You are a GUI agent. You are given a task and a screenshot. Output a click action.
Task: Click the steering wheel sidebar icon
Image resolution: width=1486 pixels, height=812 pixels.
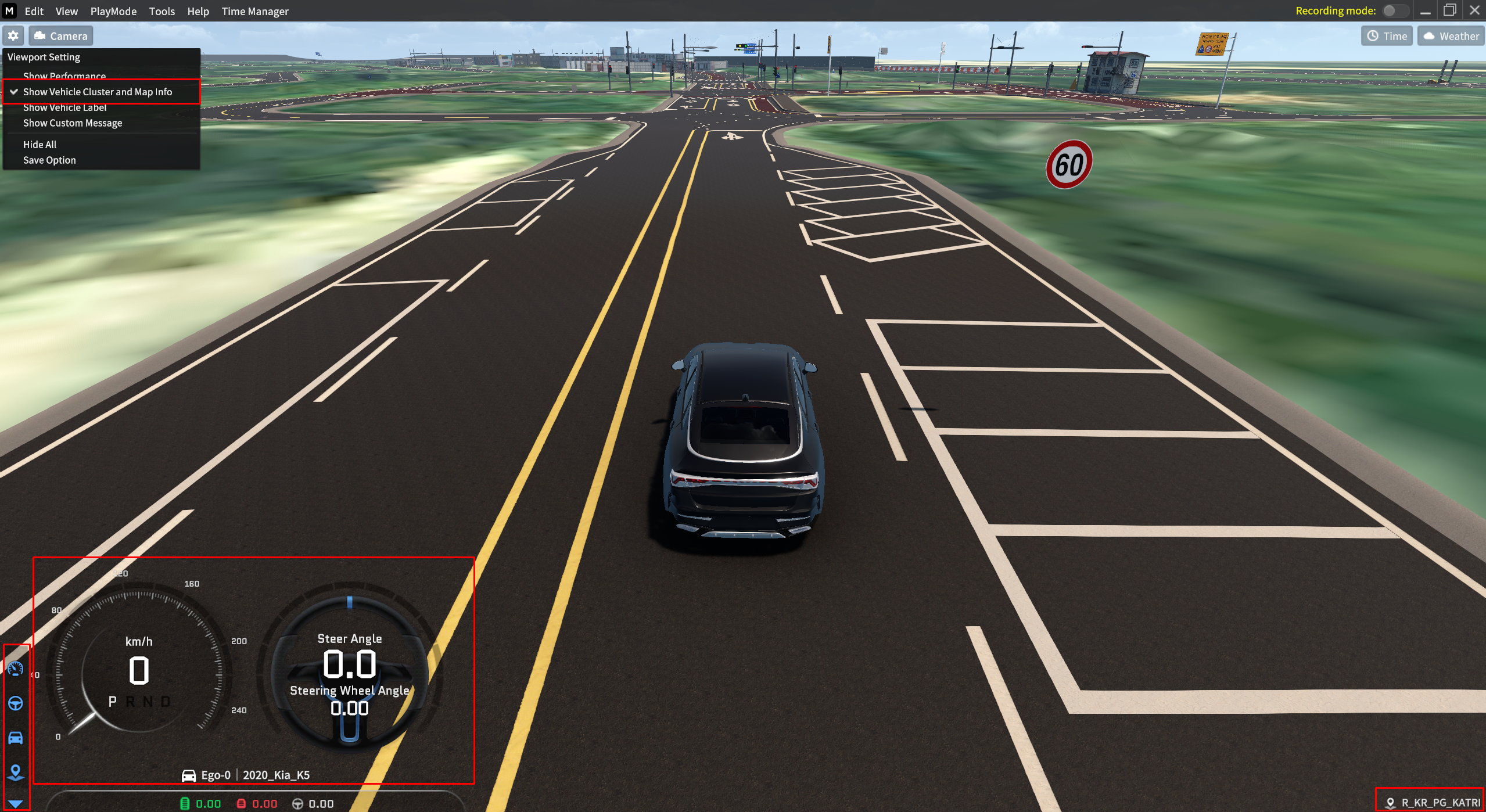[16, 703]
